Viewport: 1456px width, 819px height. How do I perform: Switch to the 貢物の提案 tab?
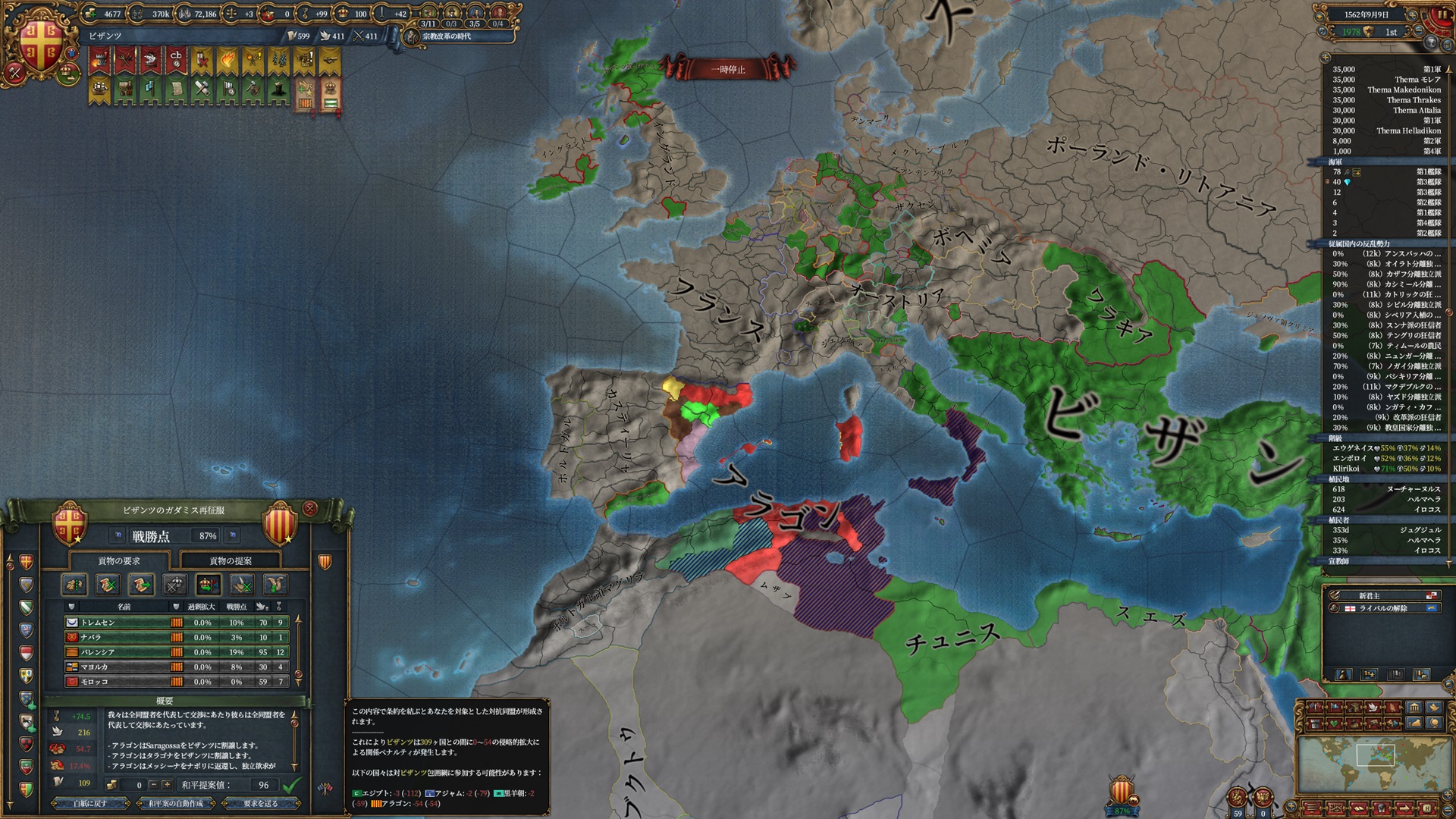click(x=230, y=561)
